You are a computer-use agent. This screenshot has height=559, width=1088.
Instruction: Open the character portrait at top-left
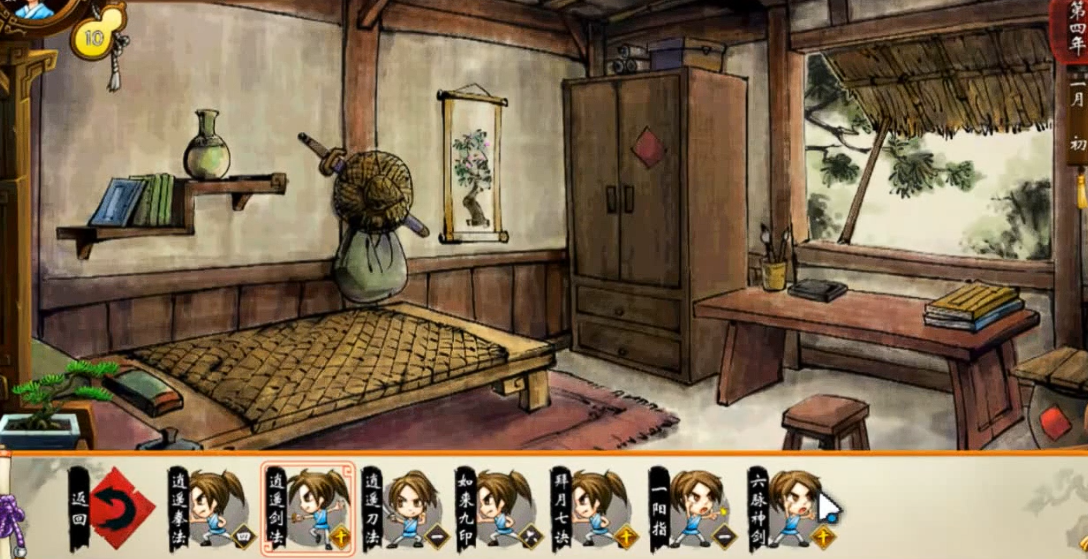[x=35, y=12]
